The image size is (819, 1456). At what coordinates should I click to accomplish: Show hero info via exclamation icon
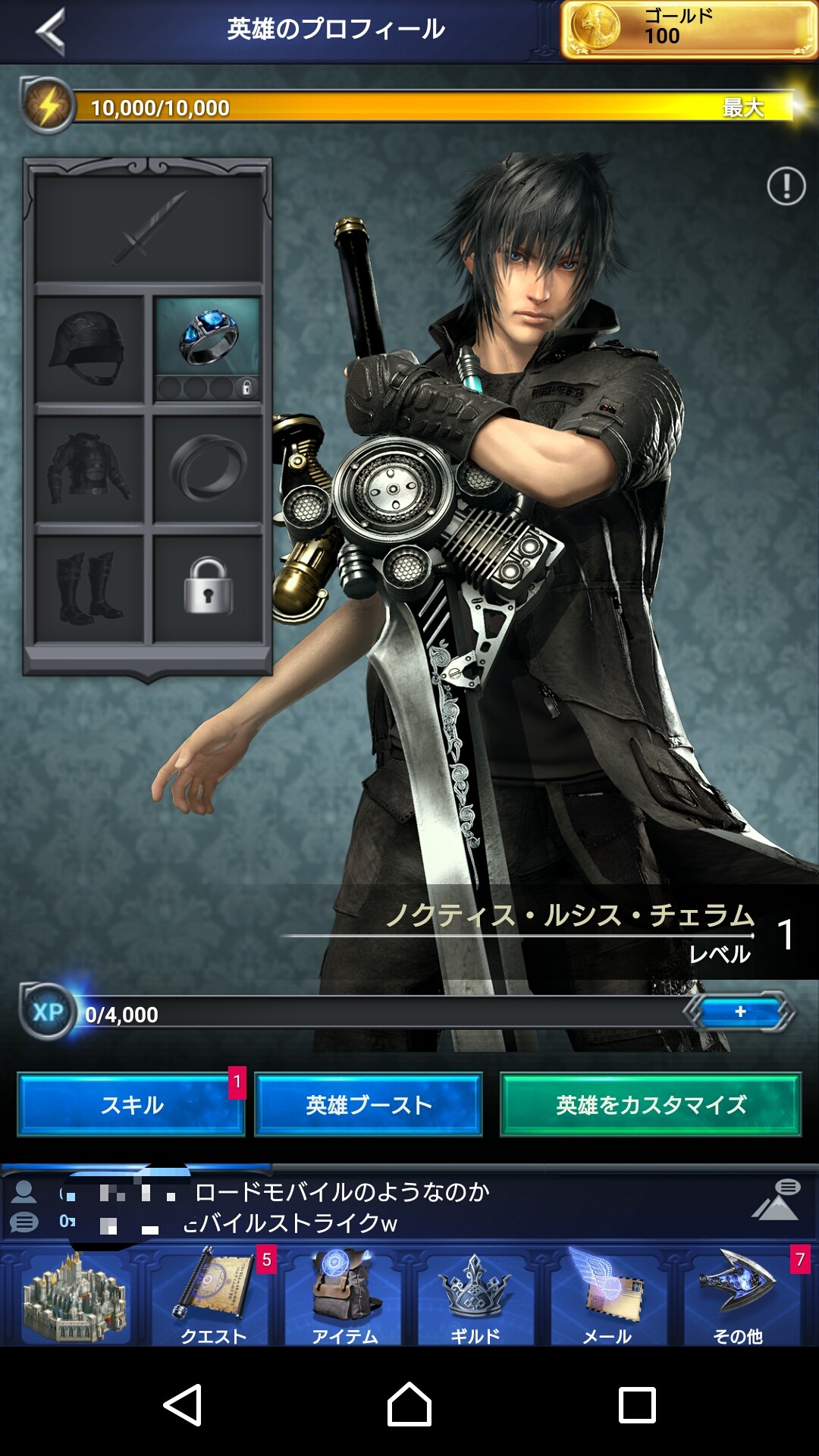pos(786,186)
